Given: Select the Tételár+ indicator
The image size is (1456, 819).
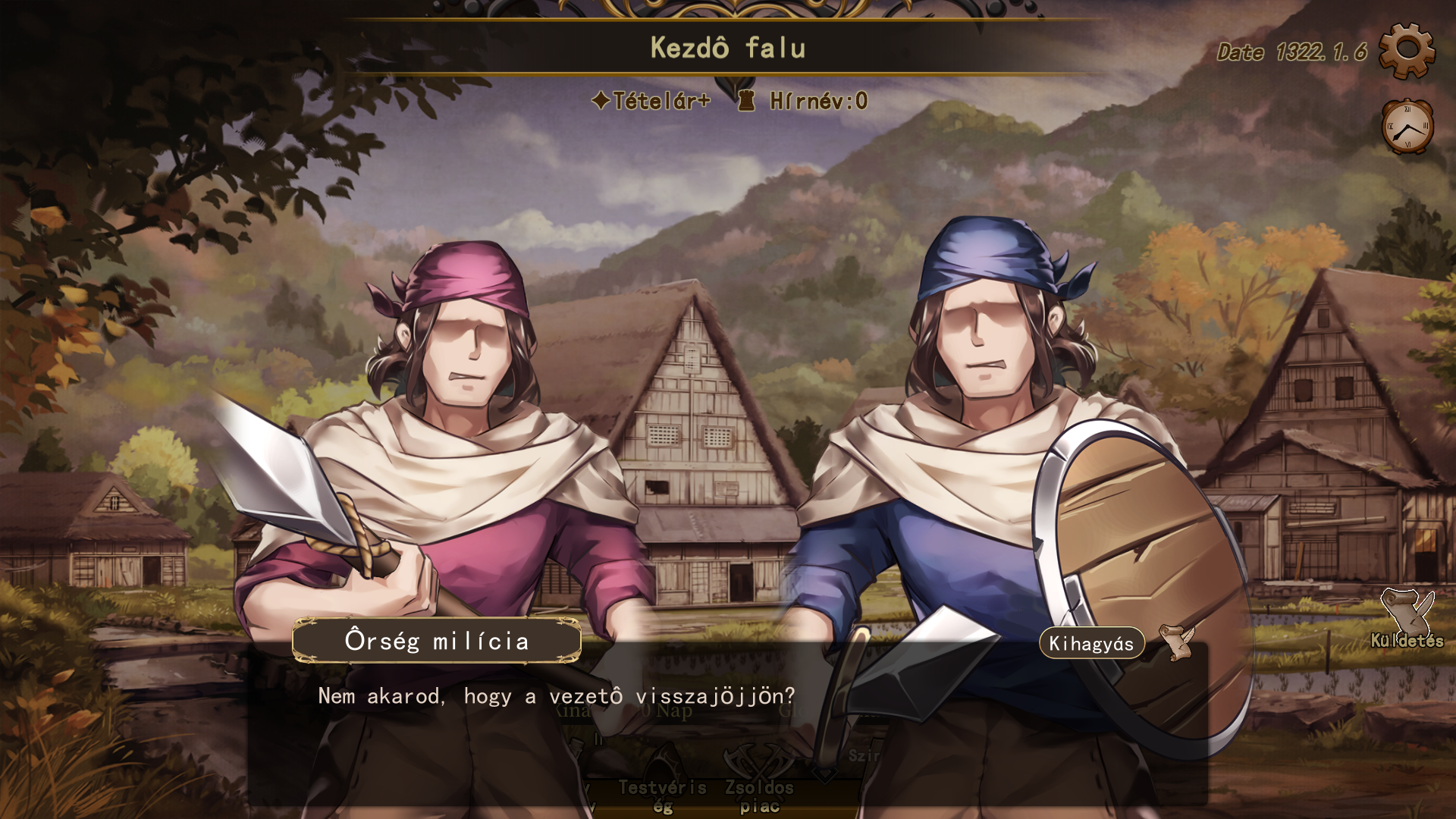Looking at the screenshot, I should 651,101.
